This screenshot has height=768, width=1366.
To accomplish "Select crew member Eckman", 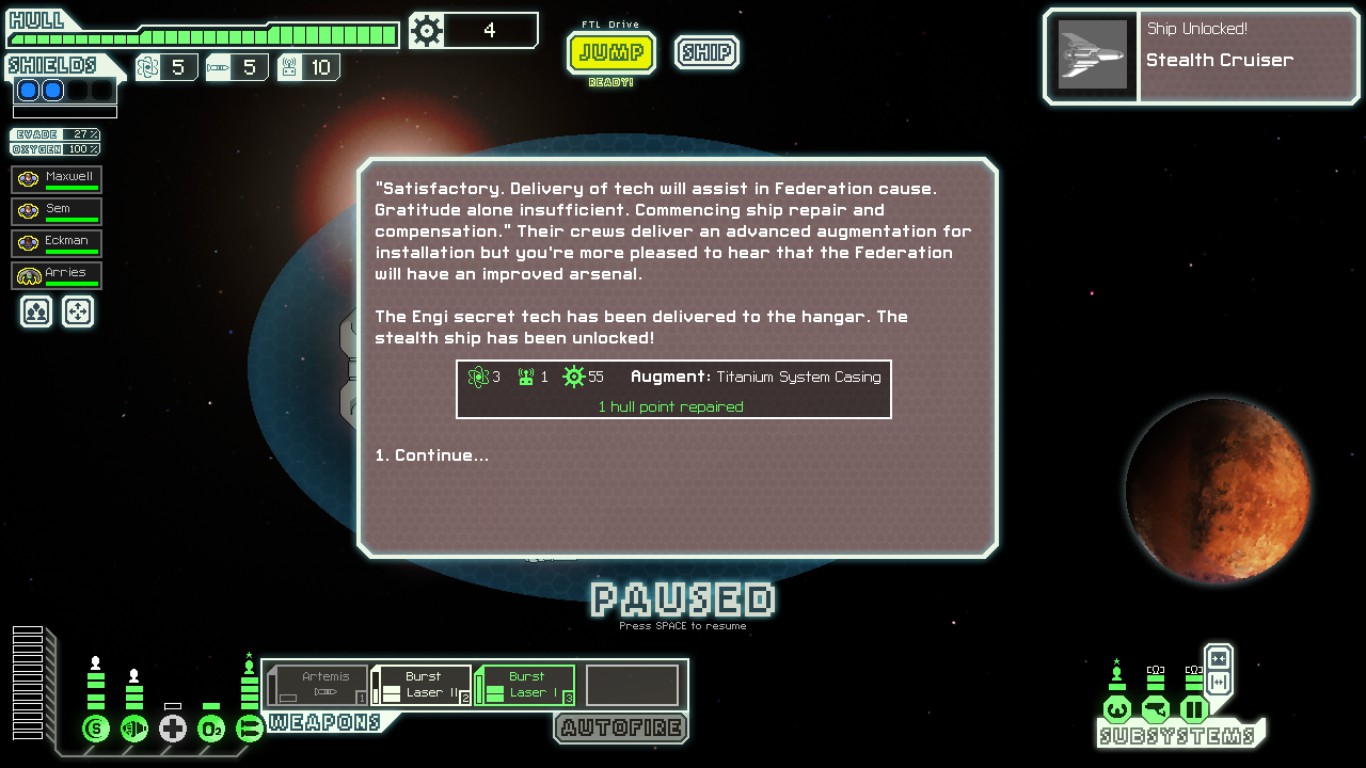I will 57,244.
